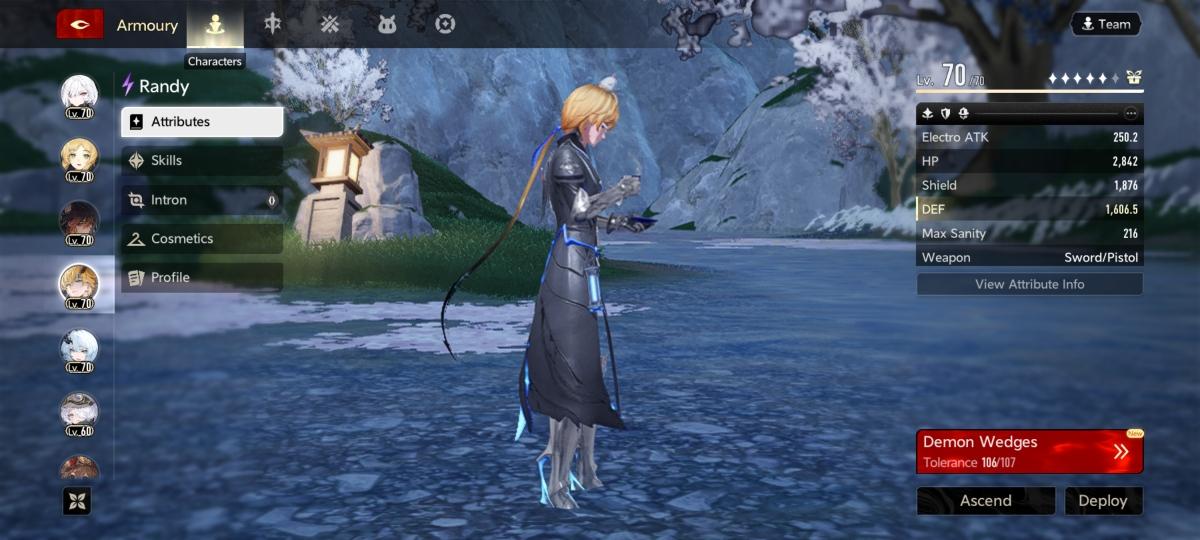This screenshot has height=540, width=1200.
Task: Open the Demon Wedges panel
Action: 1029,451
